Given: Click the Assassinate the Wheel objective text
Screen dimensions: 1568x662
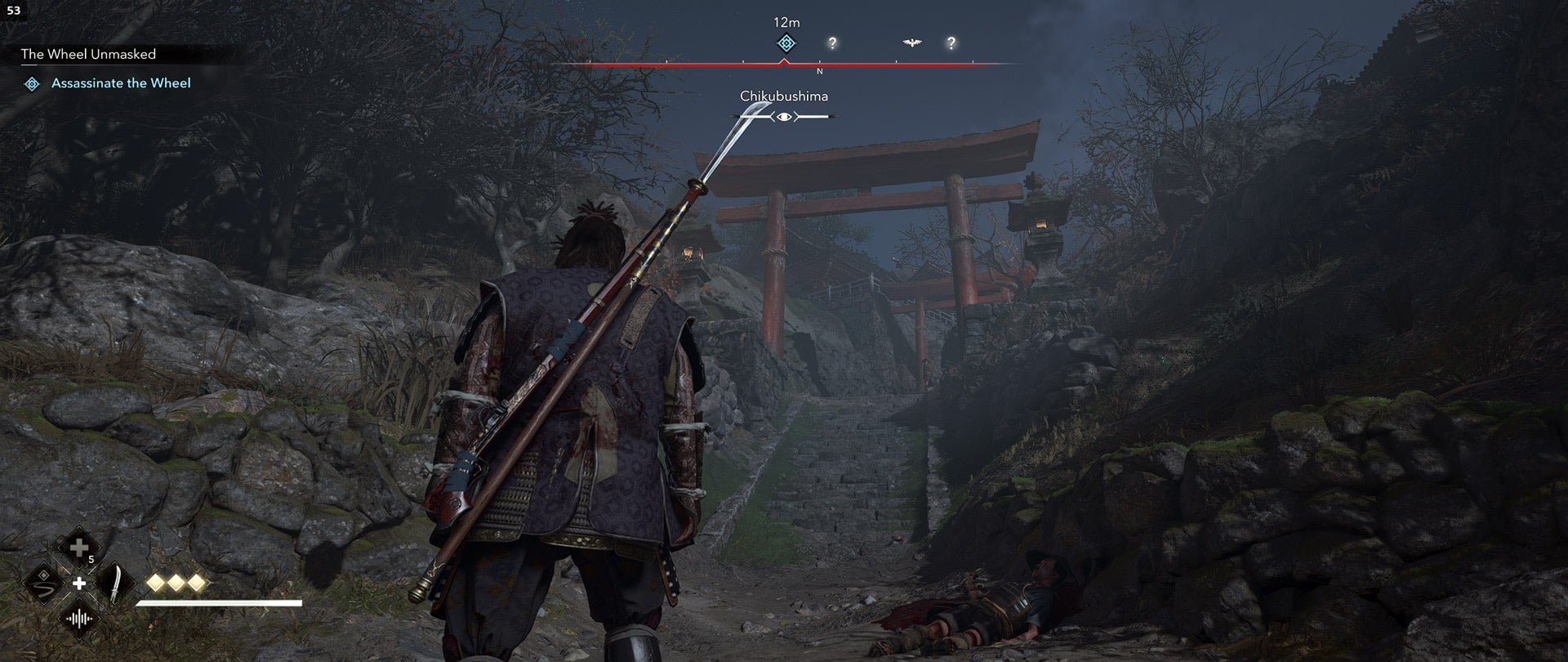Looking at the screenshot, I should [122, 83].
